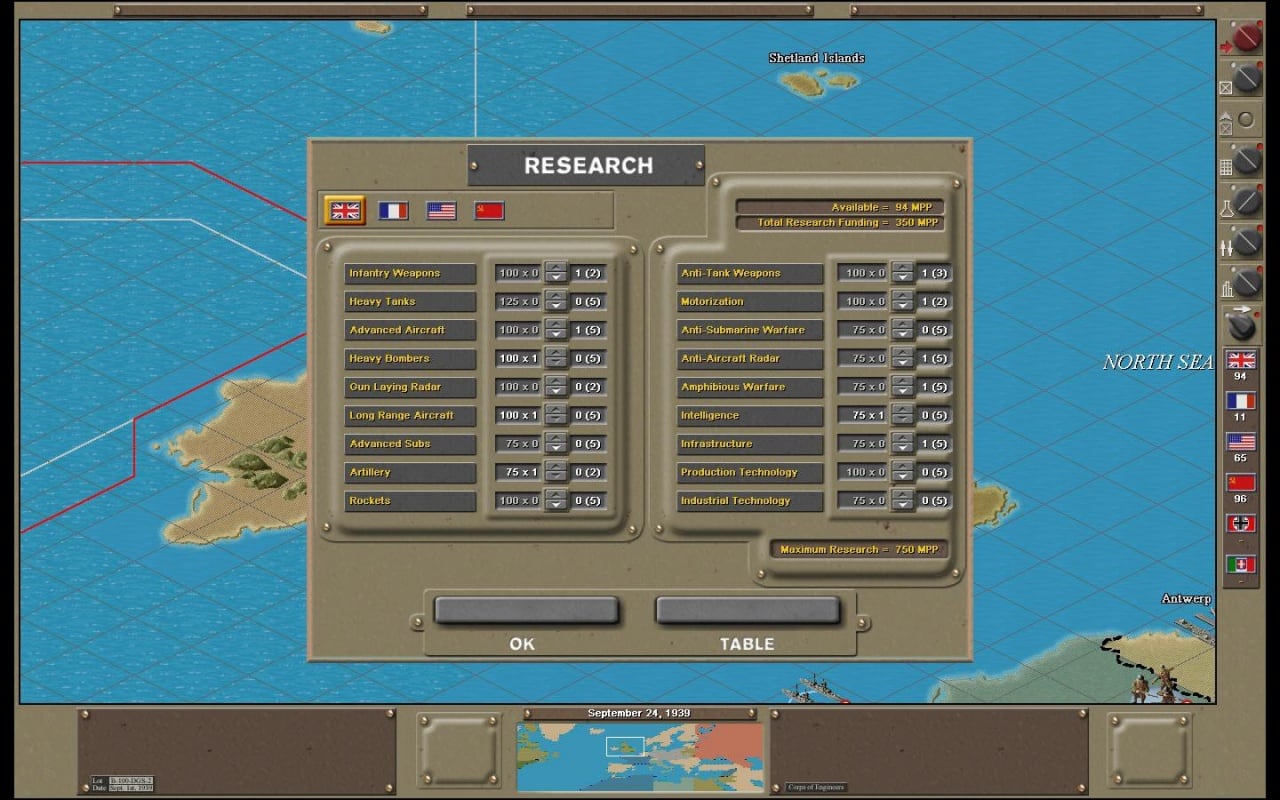1280x800 pixels.
Task: Select the French flag in Research dialog
Action: 394,210
